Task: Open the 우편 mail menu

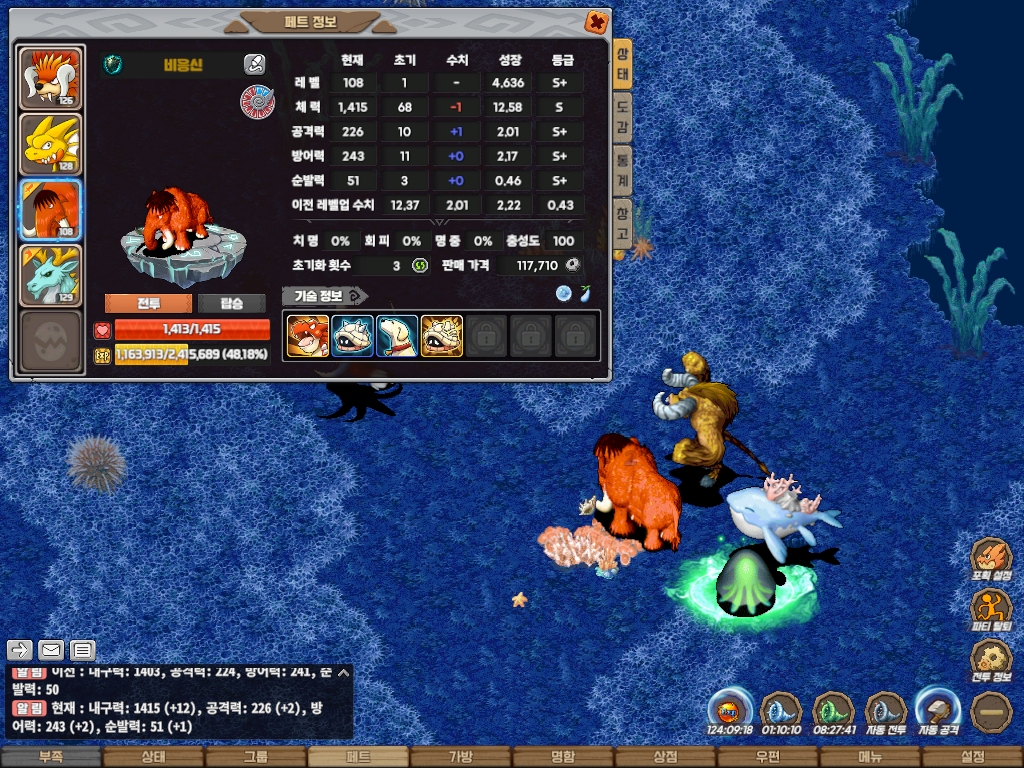Action: click(x=768, y=757)
